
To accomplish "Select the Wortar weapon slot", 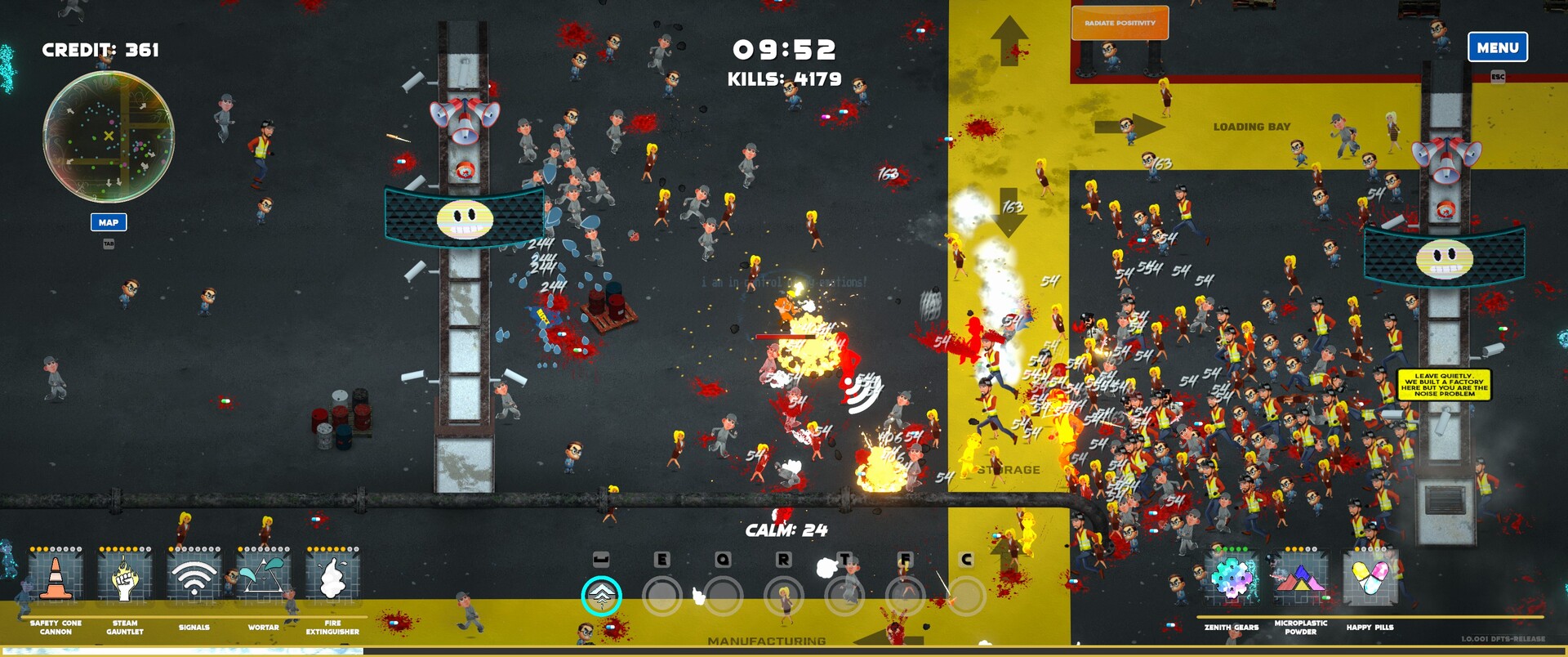I will point(263,578).
